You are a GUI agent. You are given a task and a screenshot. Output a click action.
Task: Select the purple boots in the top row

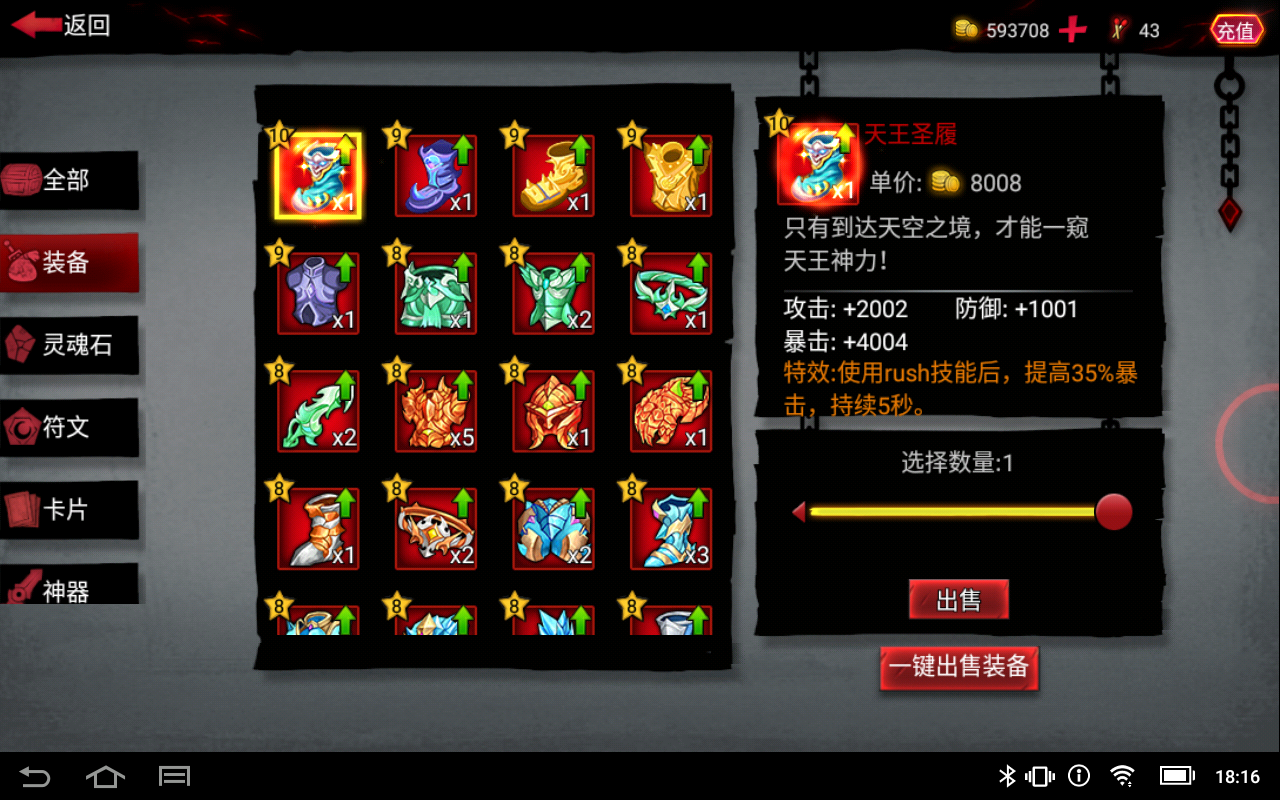pyautogui.click(x=435, y=177)
